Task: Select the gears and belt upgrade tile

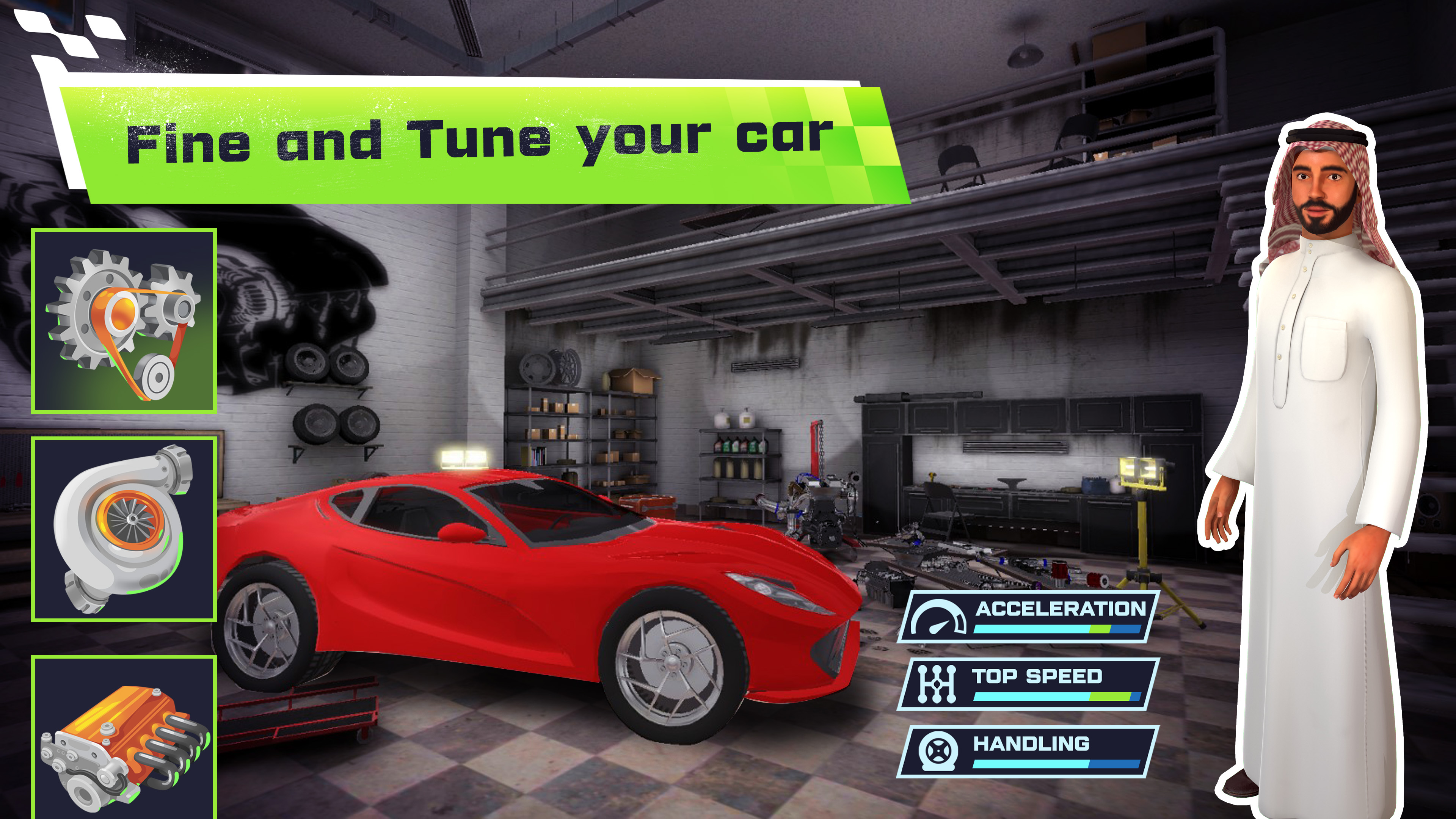Action: click(124, 321)
